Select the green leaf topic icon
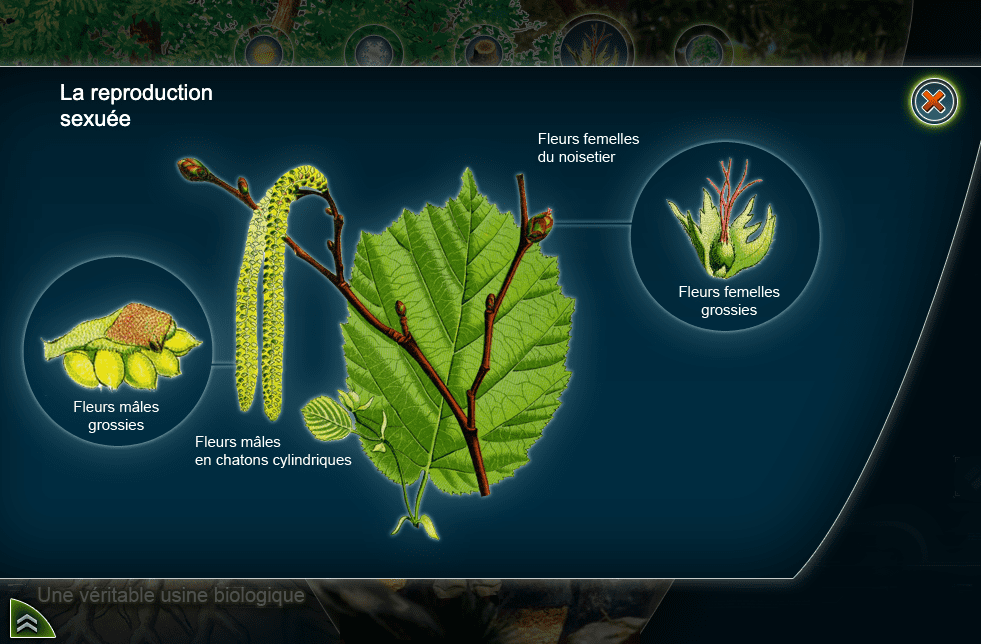Viewport: 981px width, 644px height. coord(703,48)
